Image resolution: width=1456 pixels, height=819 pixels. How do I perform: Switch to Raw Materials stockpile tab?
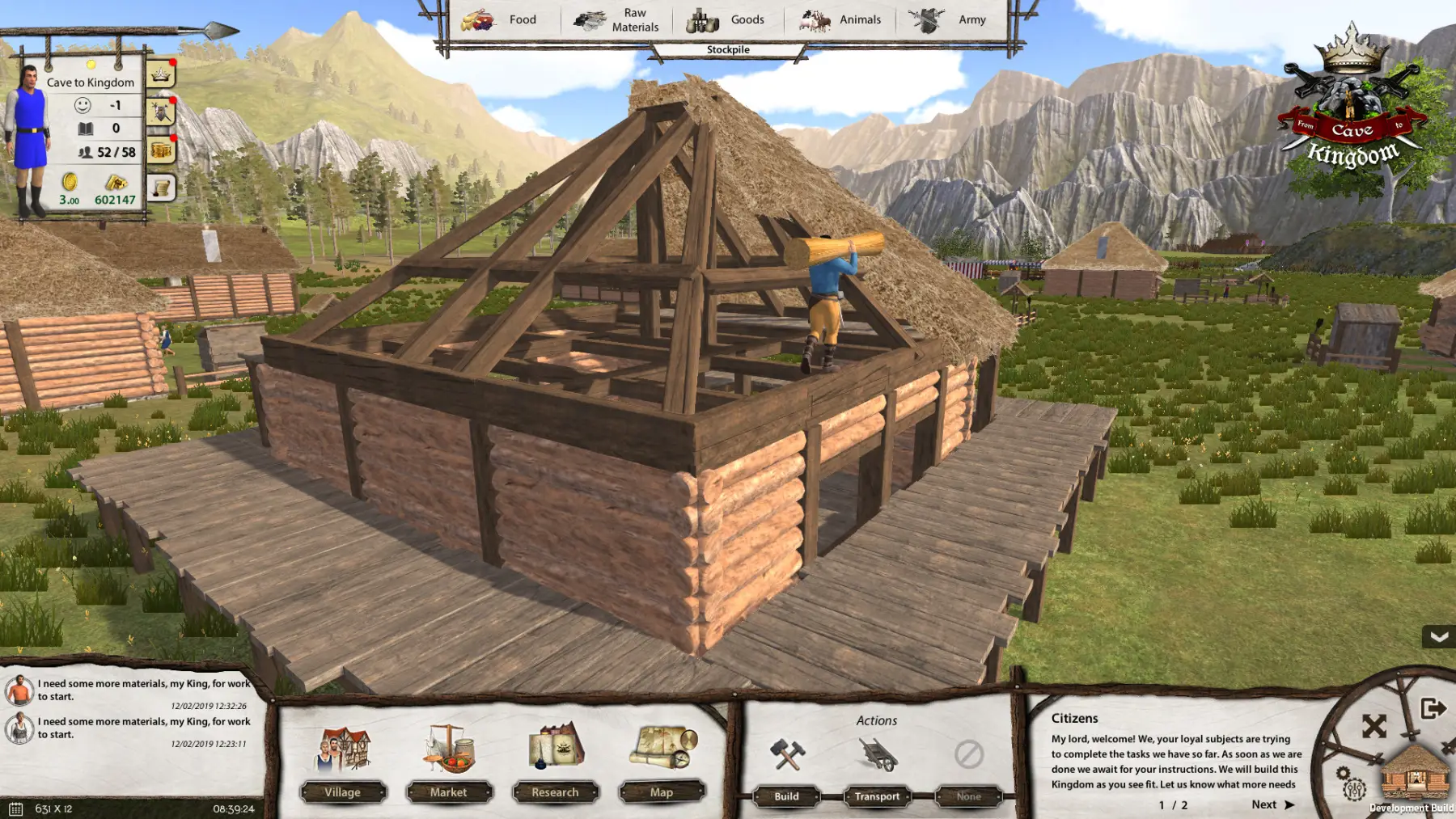(616, 19)
